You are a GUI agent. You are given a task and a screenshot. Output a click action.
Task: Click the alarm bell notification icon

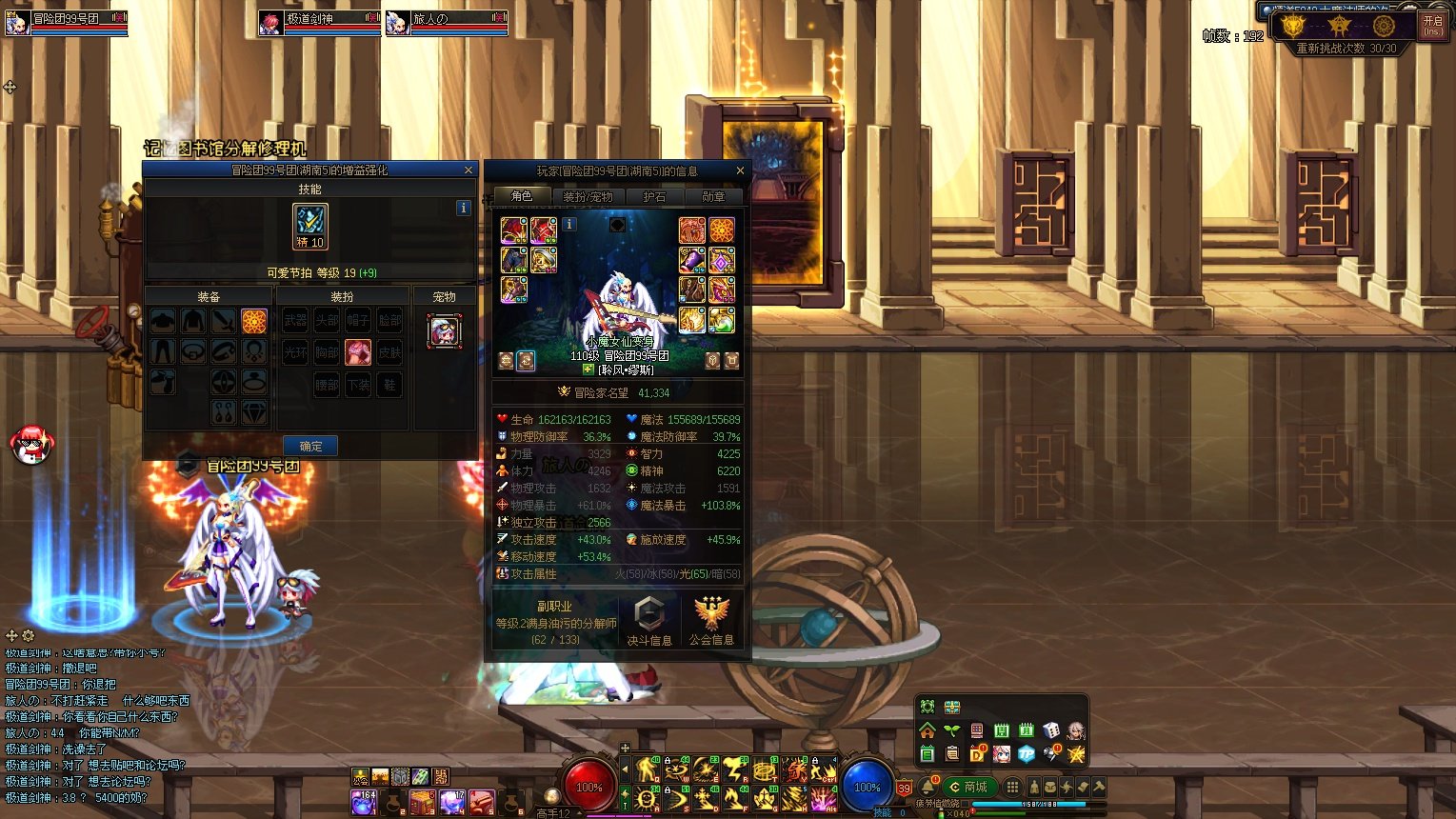click(x=928, y=788)
